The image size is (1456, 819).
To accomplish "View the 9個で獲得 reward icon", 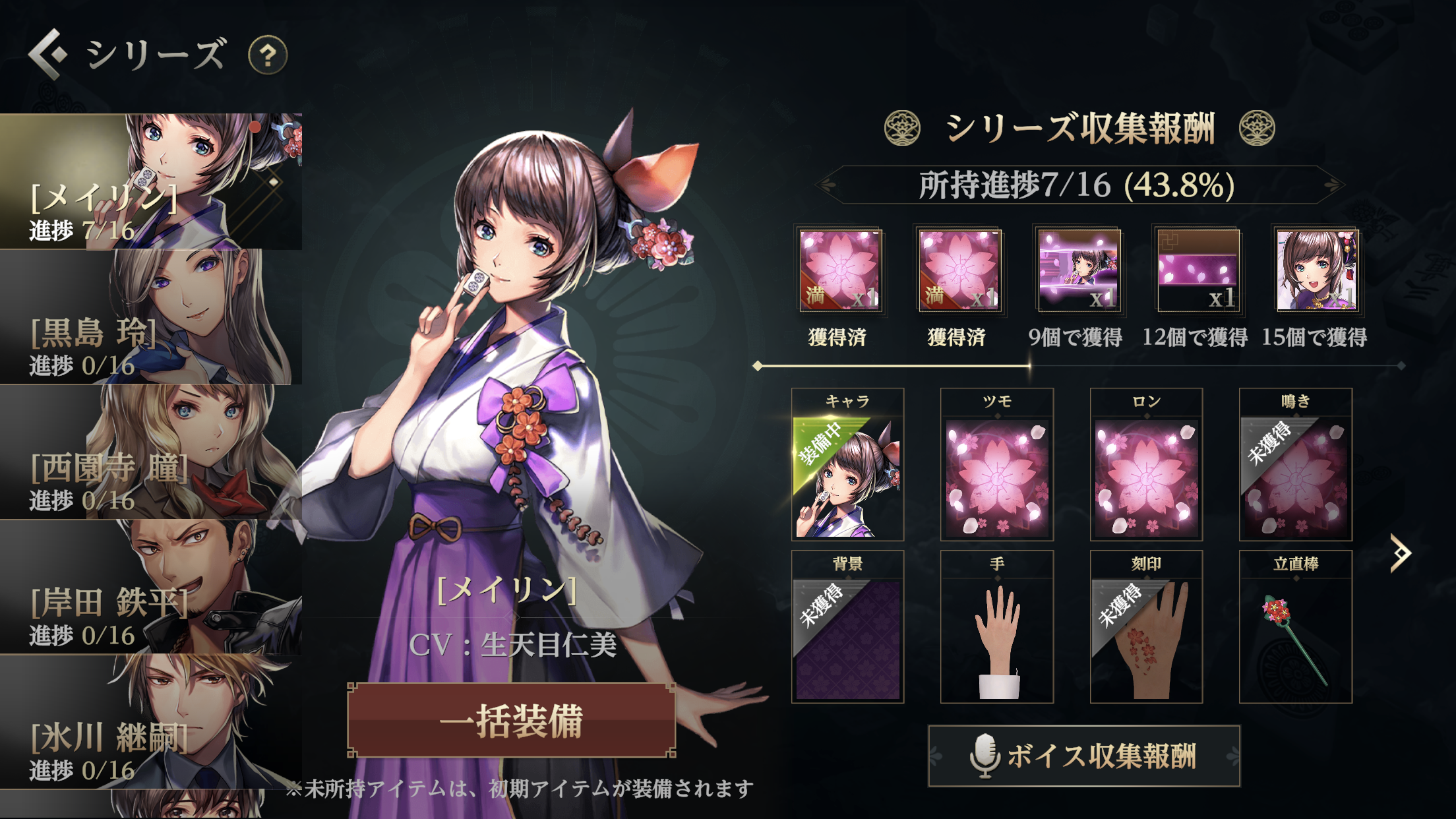I will click(1078, 270).
